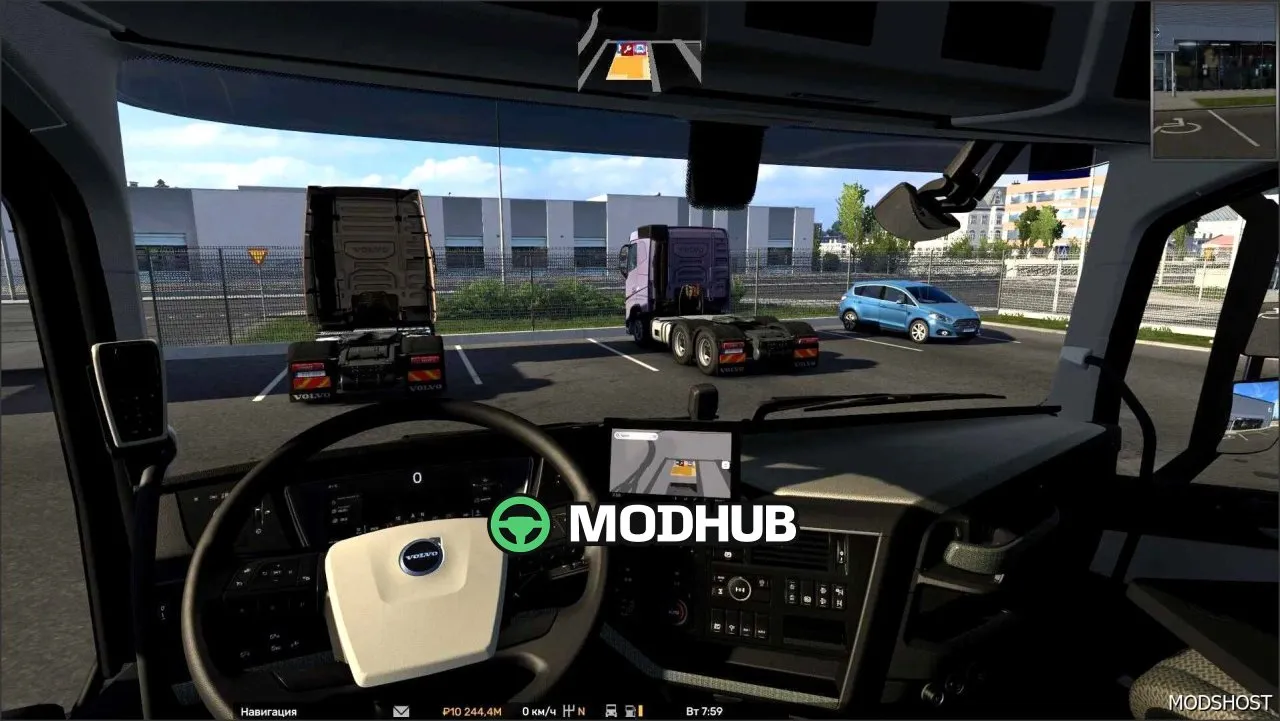Click the wrench service icon in the route advisor
Screen dimensions: 1280x721
click(627, 48)
